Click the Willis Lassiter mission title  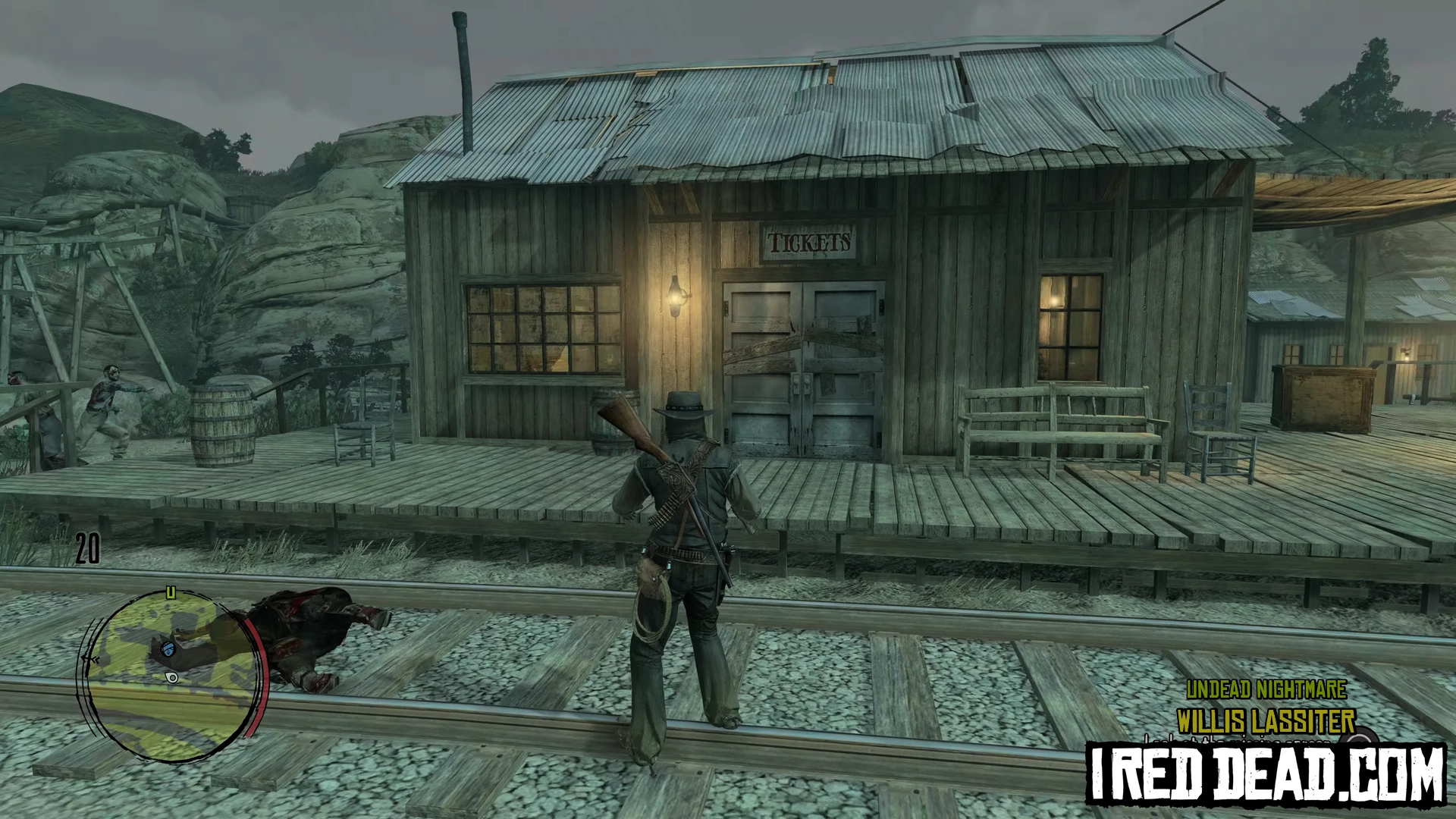coord(1266,720)
